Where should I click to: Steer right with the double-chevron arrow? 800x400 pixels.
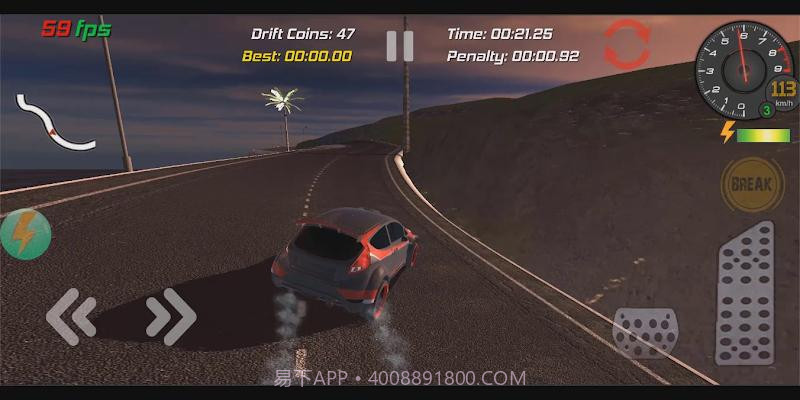point(170,316)
